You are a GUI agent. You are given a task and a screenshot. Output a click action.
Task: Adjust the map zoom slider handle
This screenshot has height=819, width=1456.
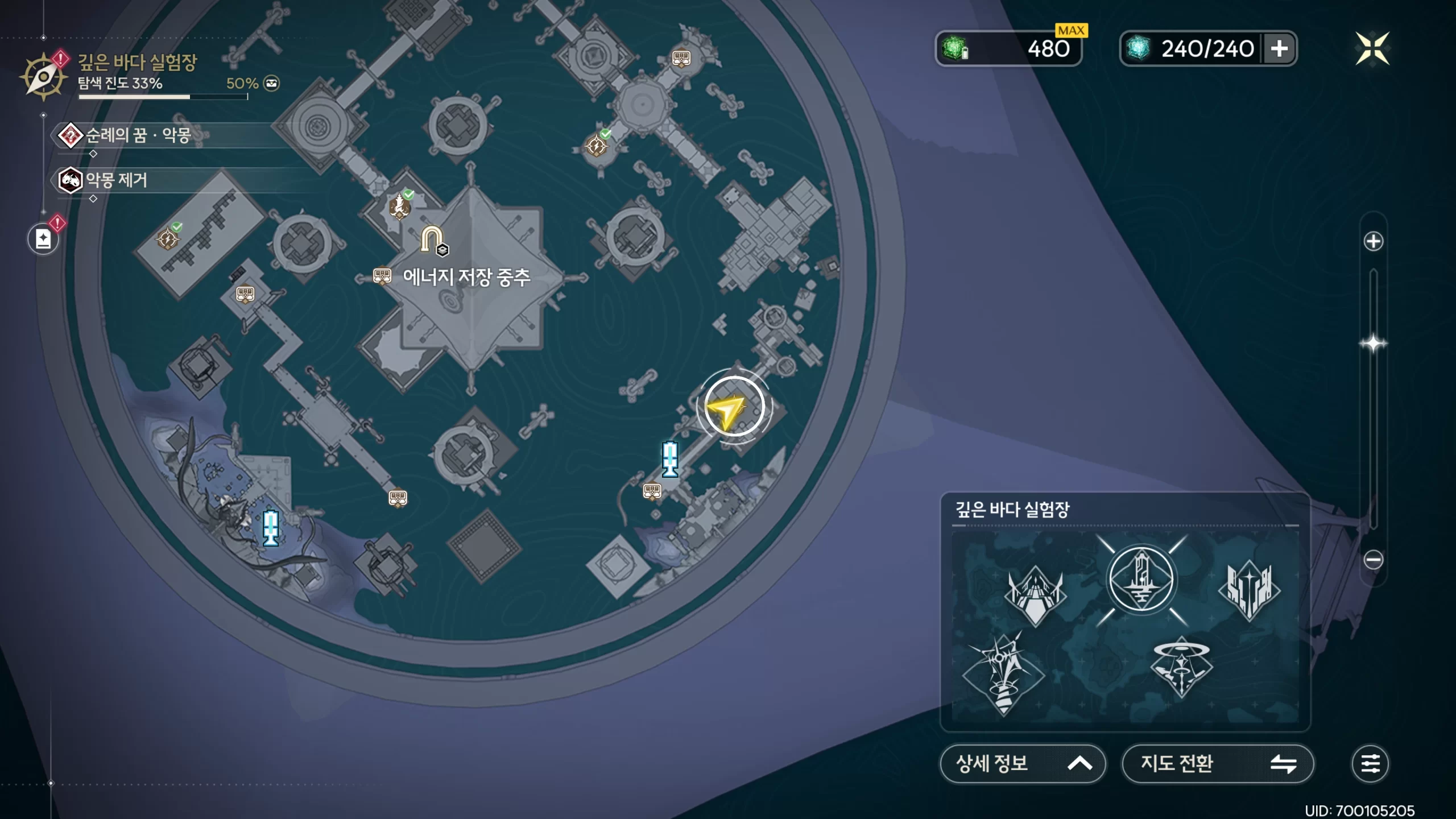1373,344
